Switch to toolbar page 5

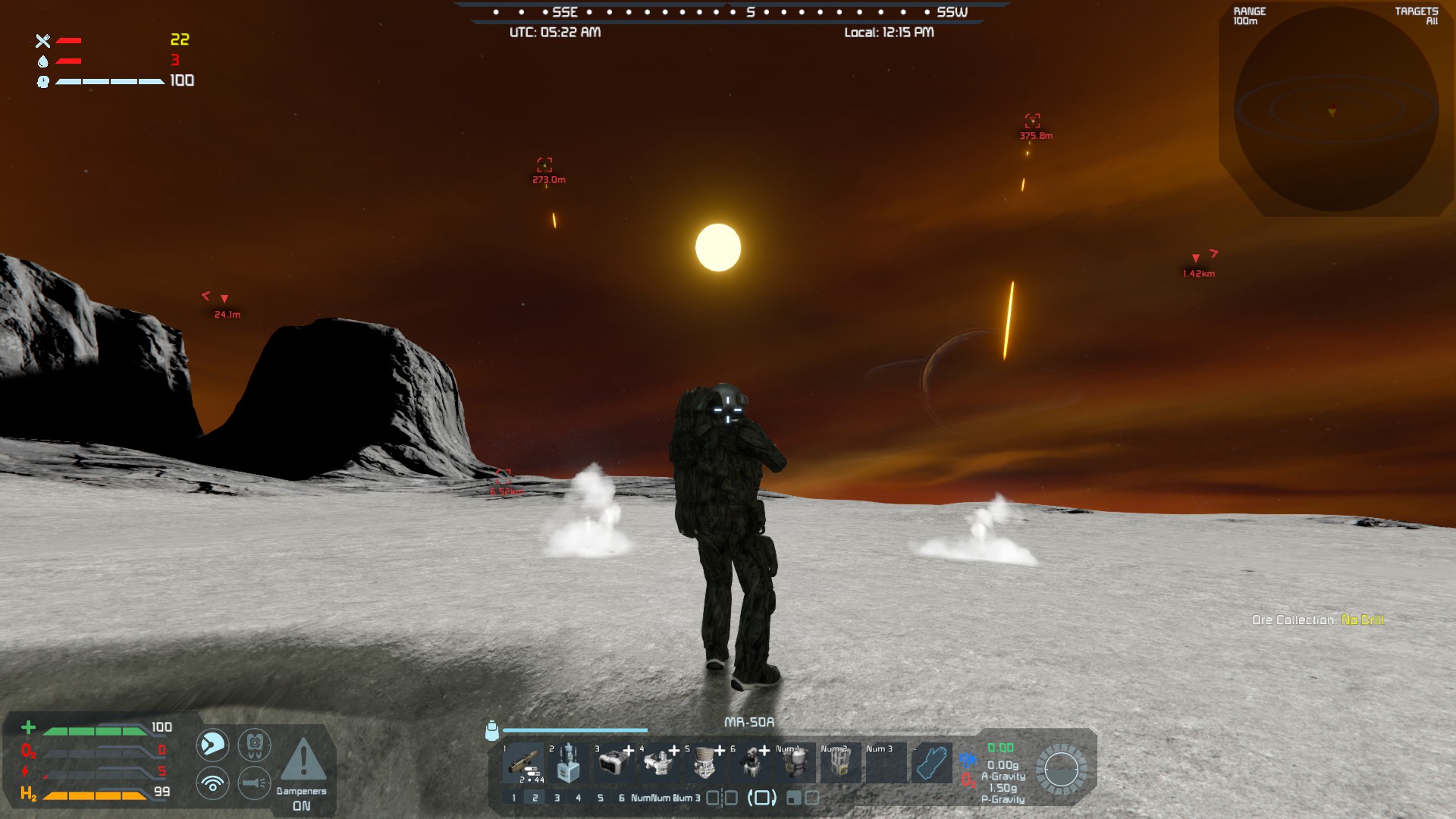pos(601,798)
